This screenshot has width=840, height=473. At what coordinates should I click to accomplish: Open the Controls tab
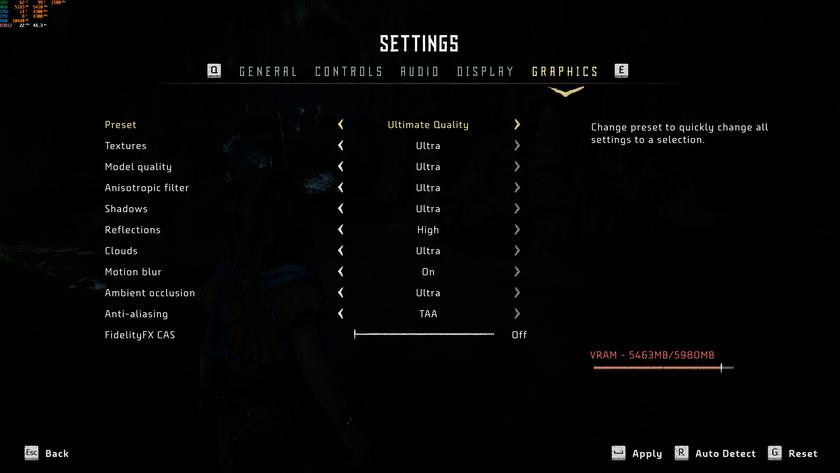(349, 71)
